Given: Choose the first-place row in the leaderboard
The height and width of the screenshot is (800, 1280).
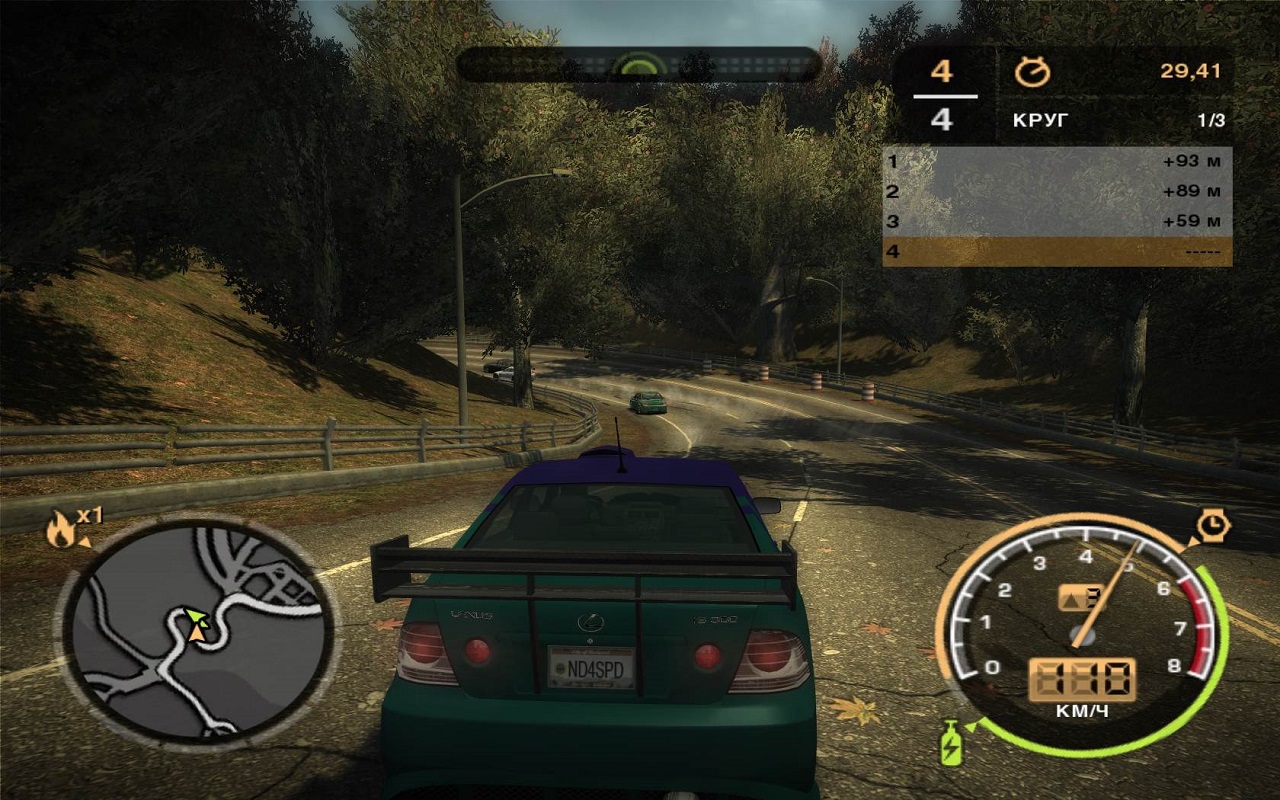Looking at the screenshot, I should point(1056,161).
